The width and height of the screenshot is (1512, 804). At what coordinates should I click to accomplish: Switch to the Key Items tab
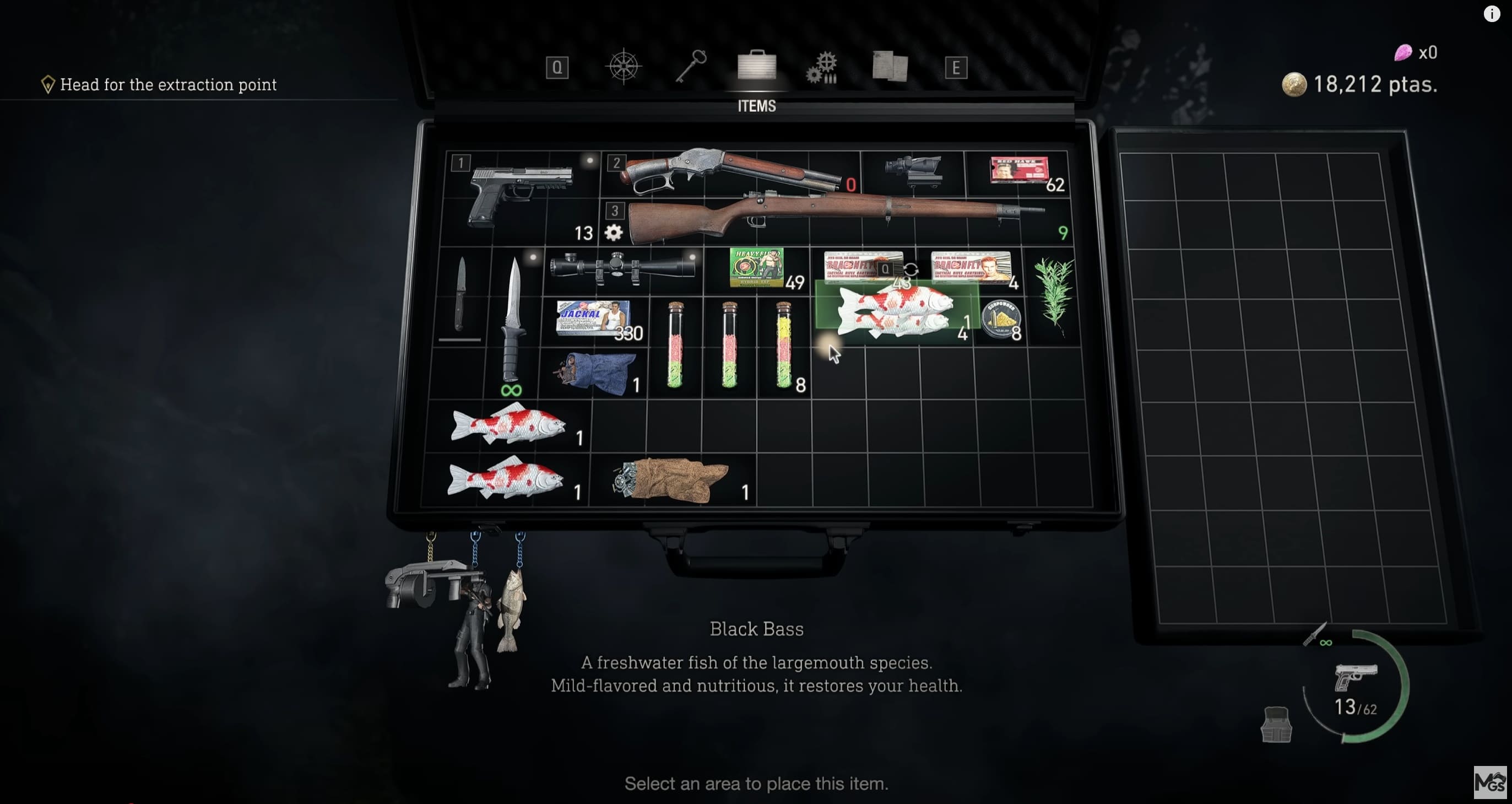point(692,66)
